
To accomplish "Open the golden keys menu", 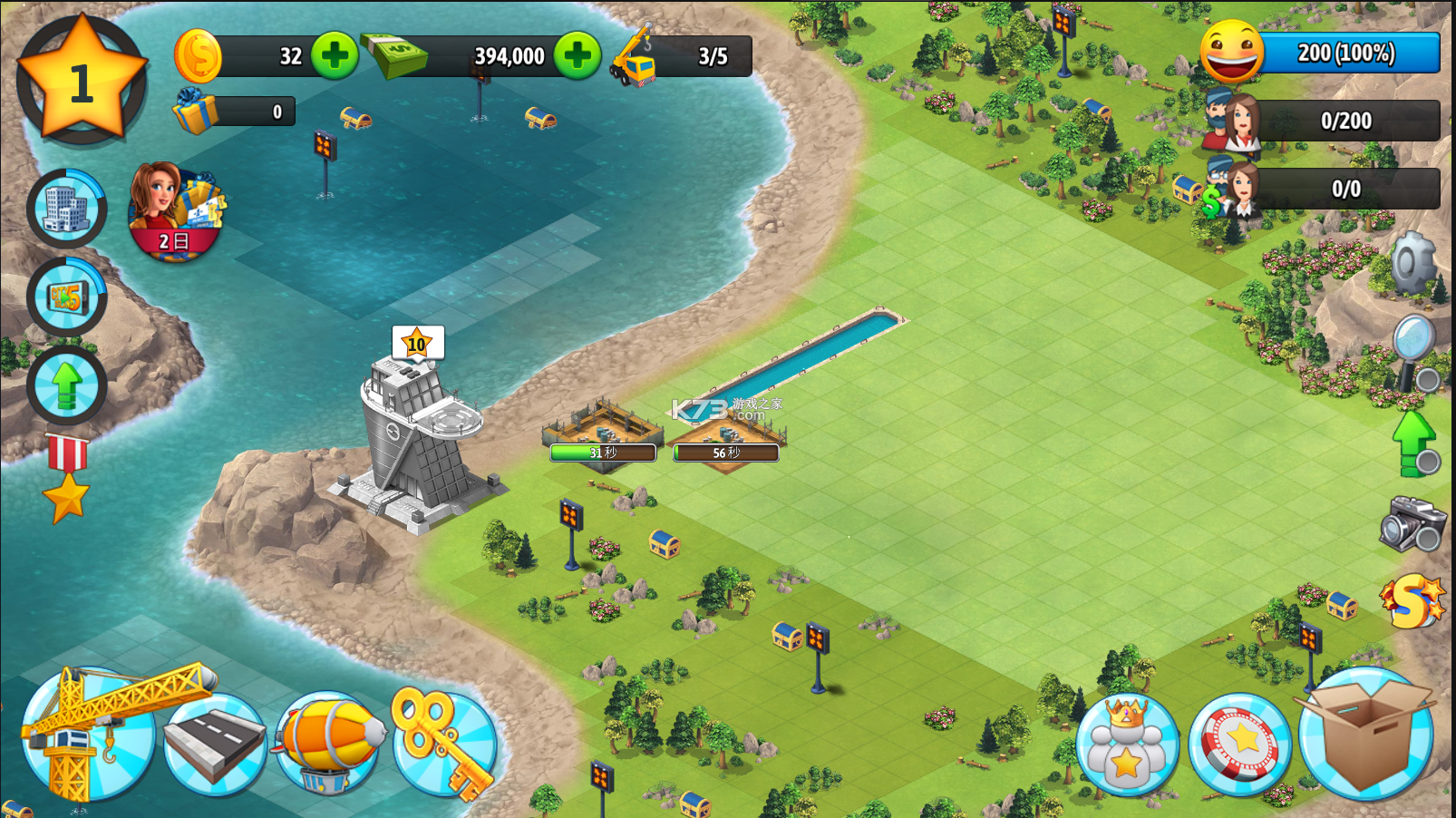I will (x=444, y=742).
